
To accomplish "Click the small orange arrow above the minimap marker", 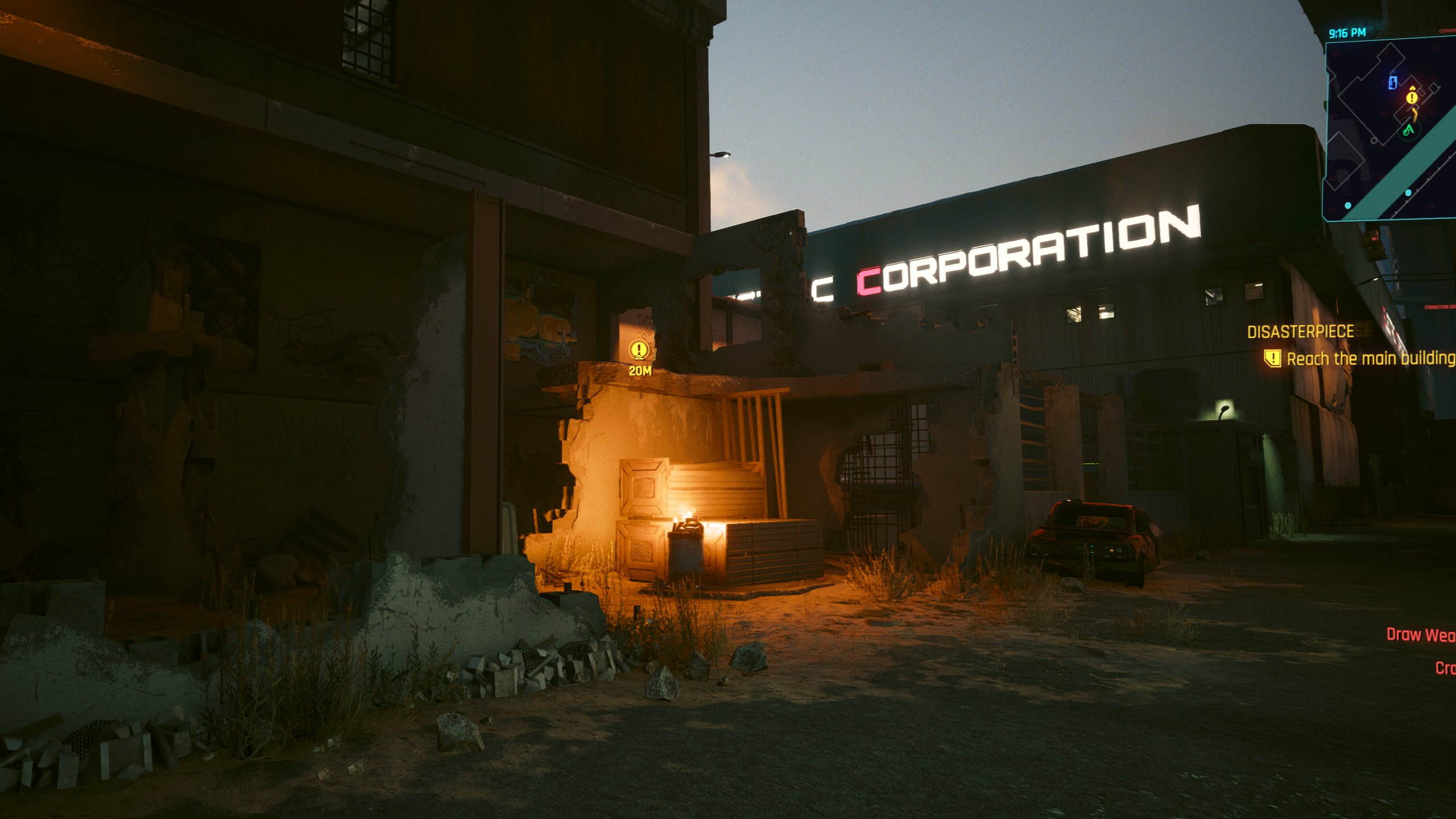I will (1413, 88).
